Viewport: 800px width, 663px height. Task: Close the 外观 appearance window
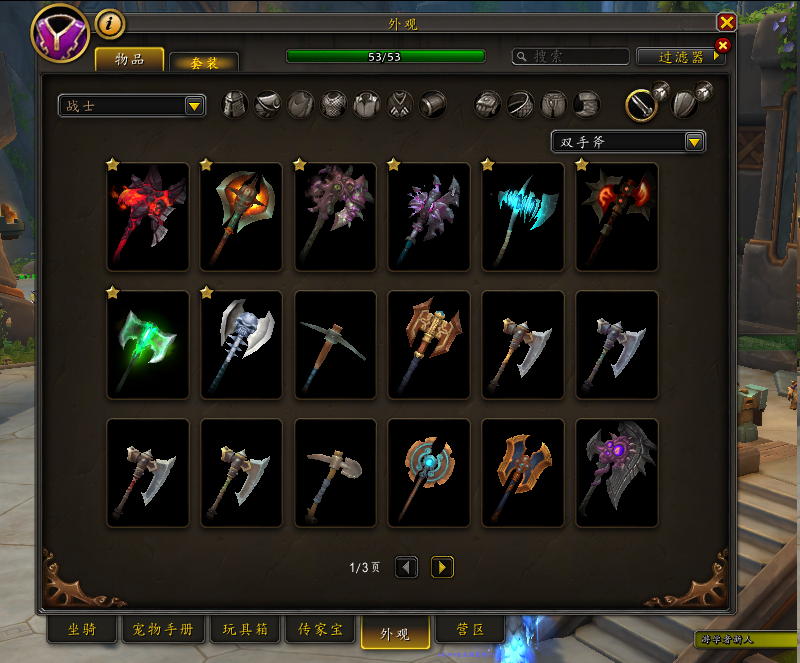(x=727, y=22)
